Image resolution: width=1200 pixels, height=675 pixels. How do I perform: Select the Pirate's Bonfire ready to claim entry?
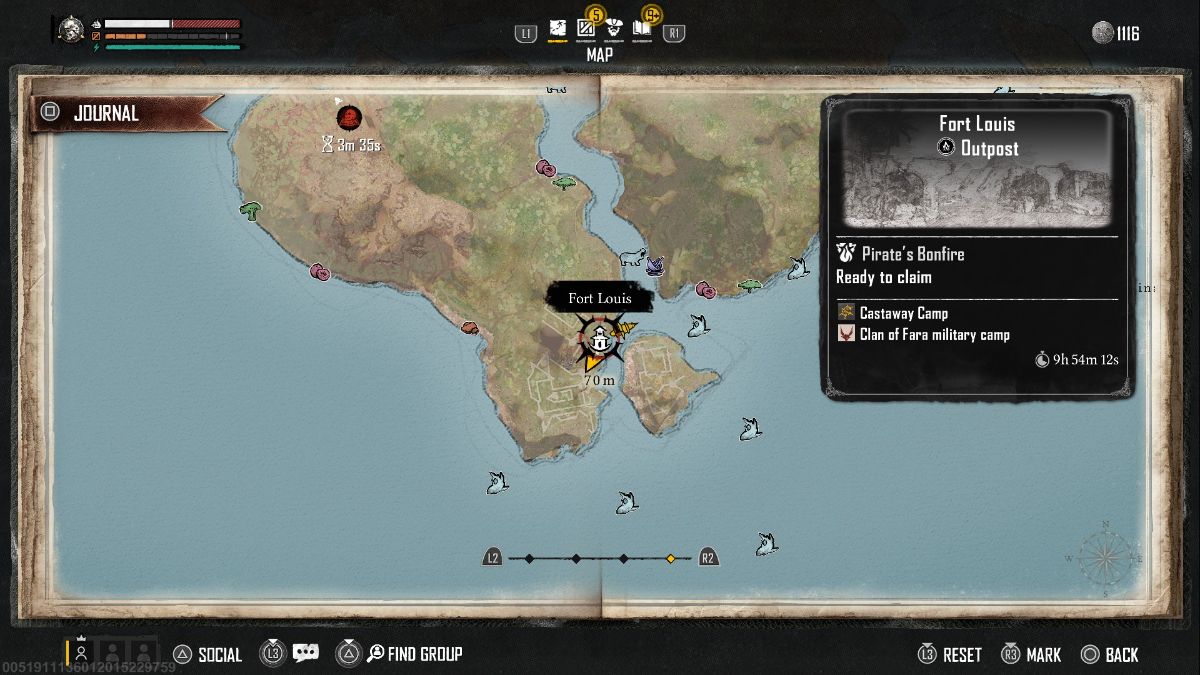[x=900, y=265]
